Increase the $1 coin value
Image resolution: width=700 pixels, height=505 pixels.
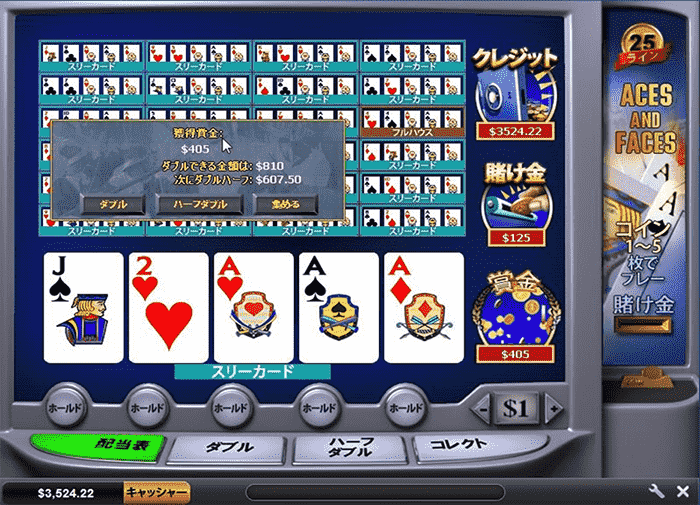pyautogui.click(x=548, y=410)
